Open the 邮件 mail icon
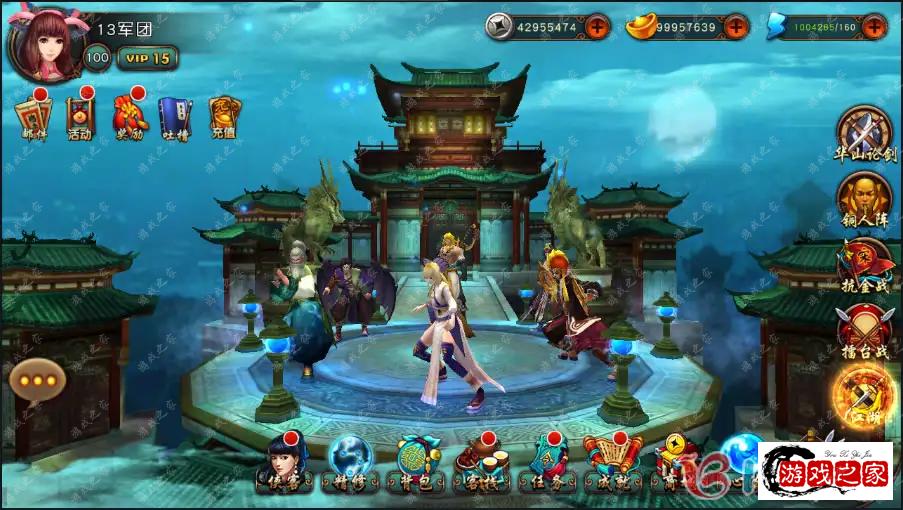903x510 pixels. (34, 117)
